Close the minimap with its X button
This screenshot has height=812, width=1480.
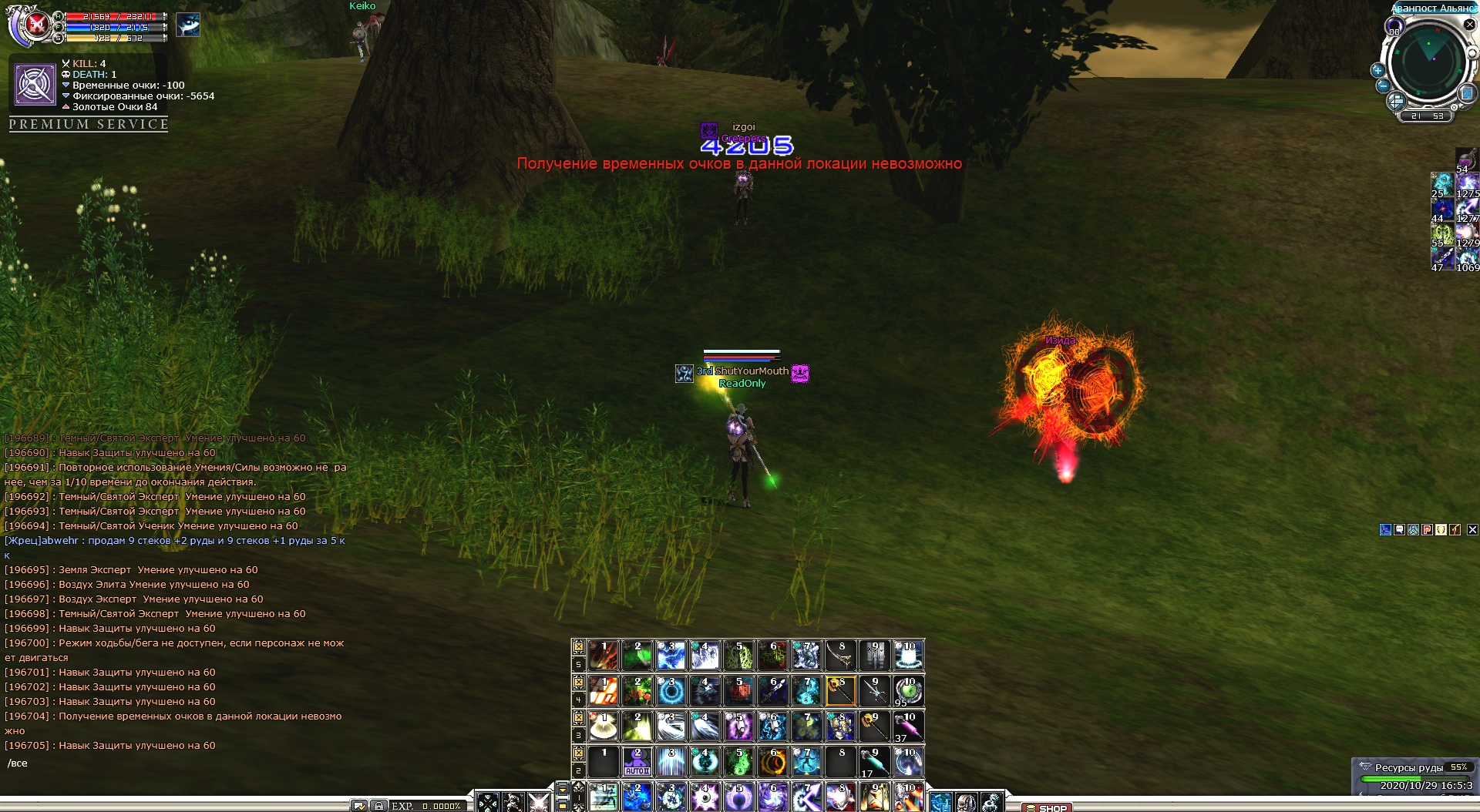point(1469,25)
